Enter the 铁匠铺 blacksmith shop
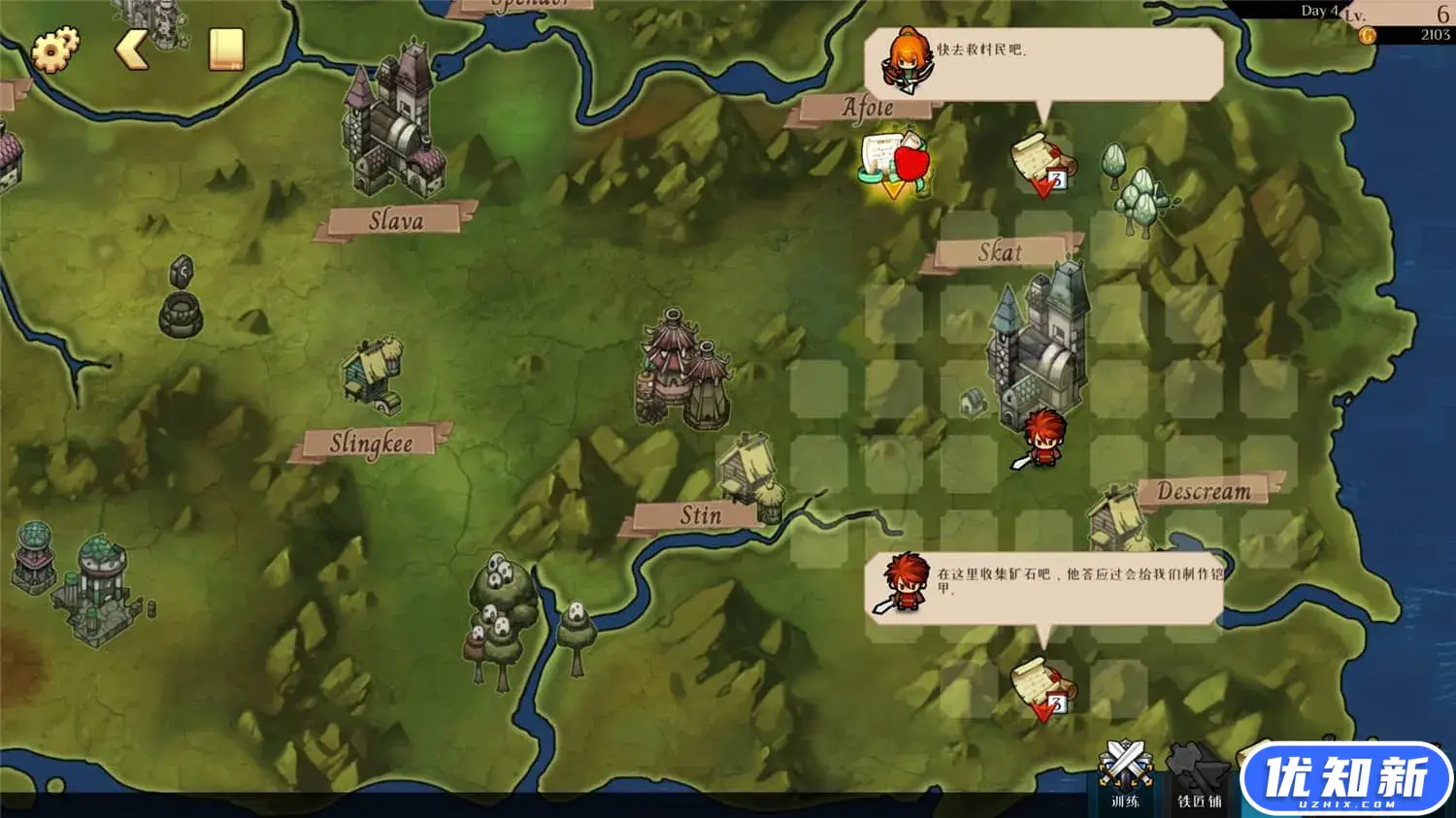1456x818 pixels. [1198, 773]
